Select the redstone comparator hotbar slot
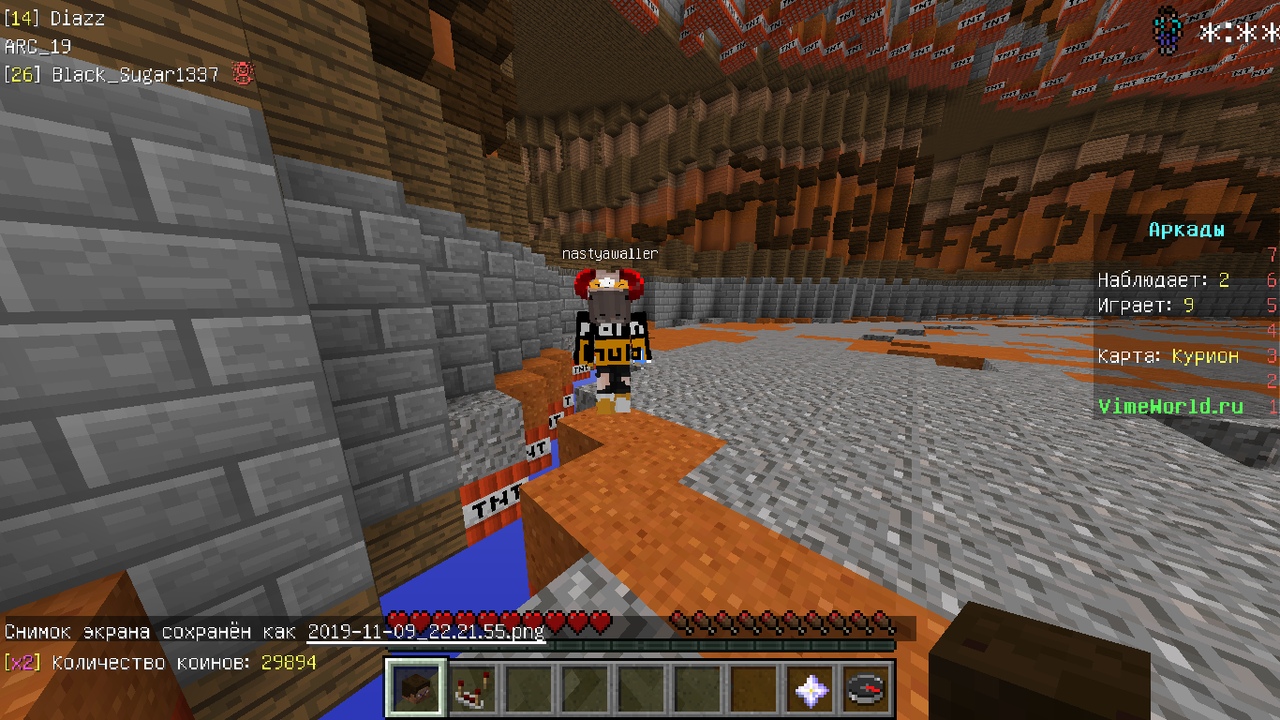This screenshot has width=1280, height=720. [472, 688]
